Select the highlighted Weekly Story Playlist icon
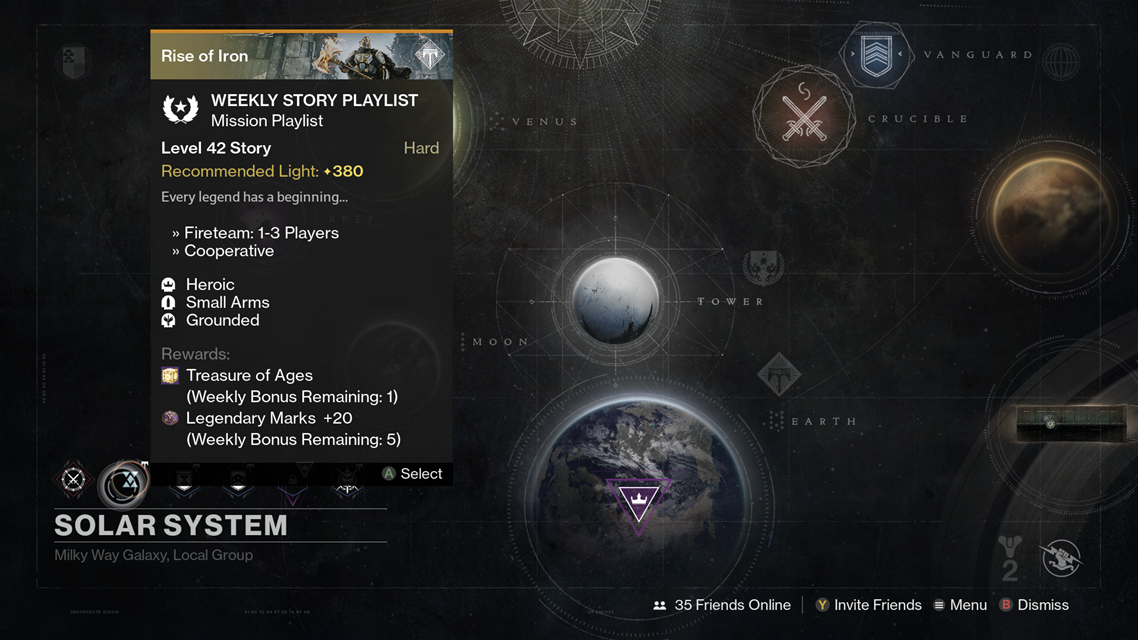The image size is (1138, 640). click(x=124, y=482)
